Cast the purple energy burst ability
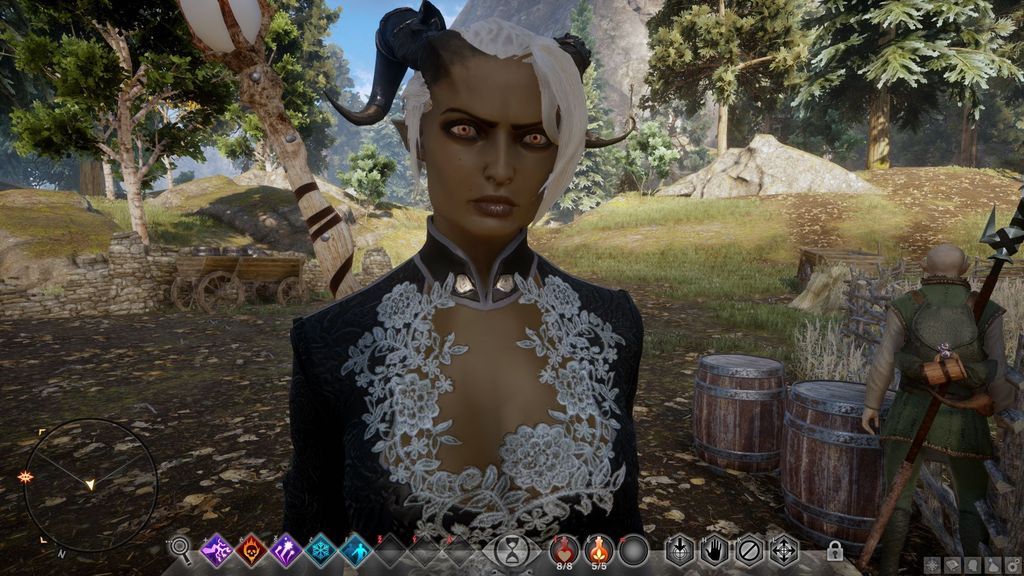Viewport: 1024px width, 576px height. point(286,548)
